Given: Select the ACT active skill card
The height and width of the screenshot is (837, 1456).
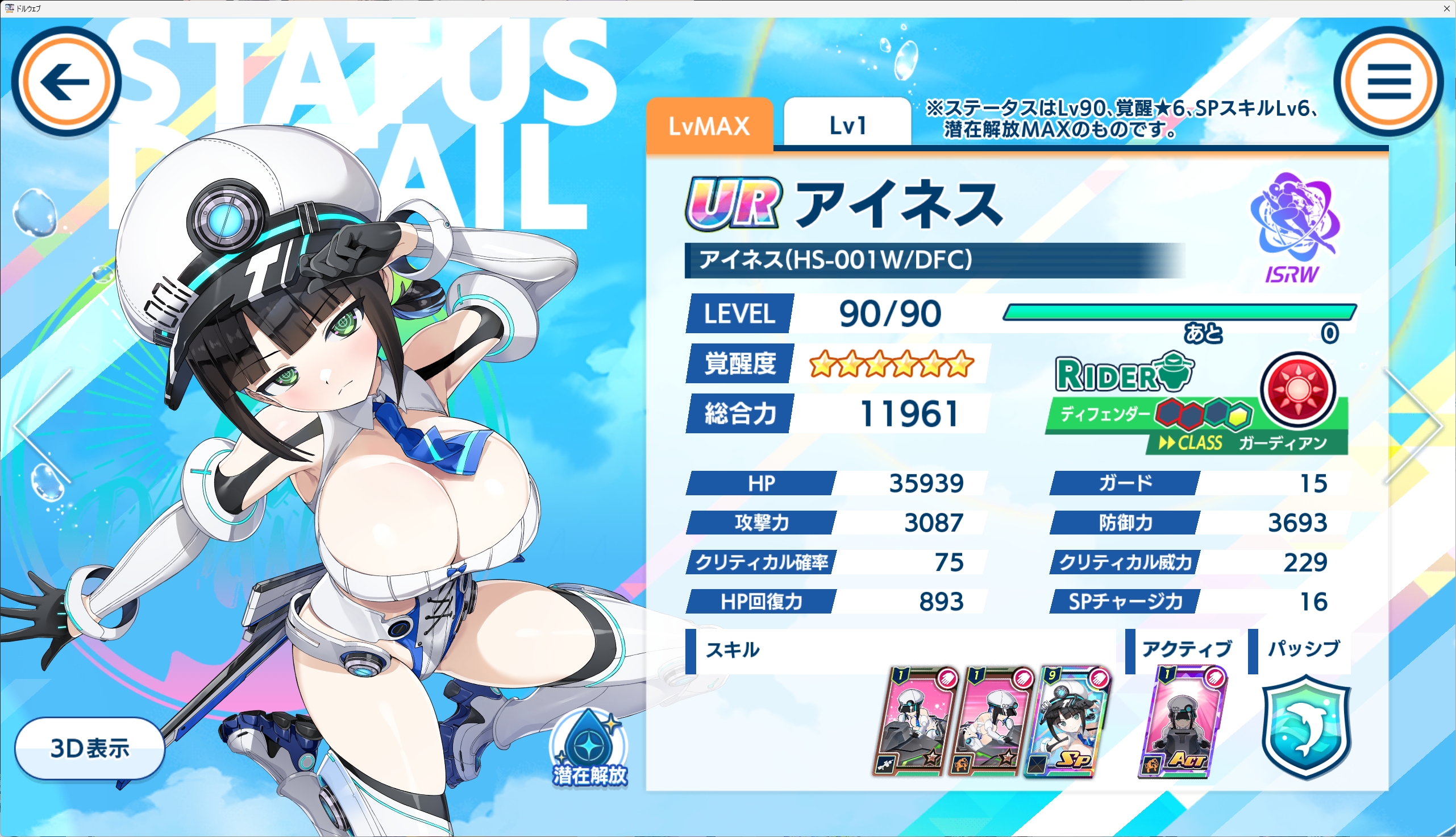Looking at the screenshot, I should tap(1182, 723).
